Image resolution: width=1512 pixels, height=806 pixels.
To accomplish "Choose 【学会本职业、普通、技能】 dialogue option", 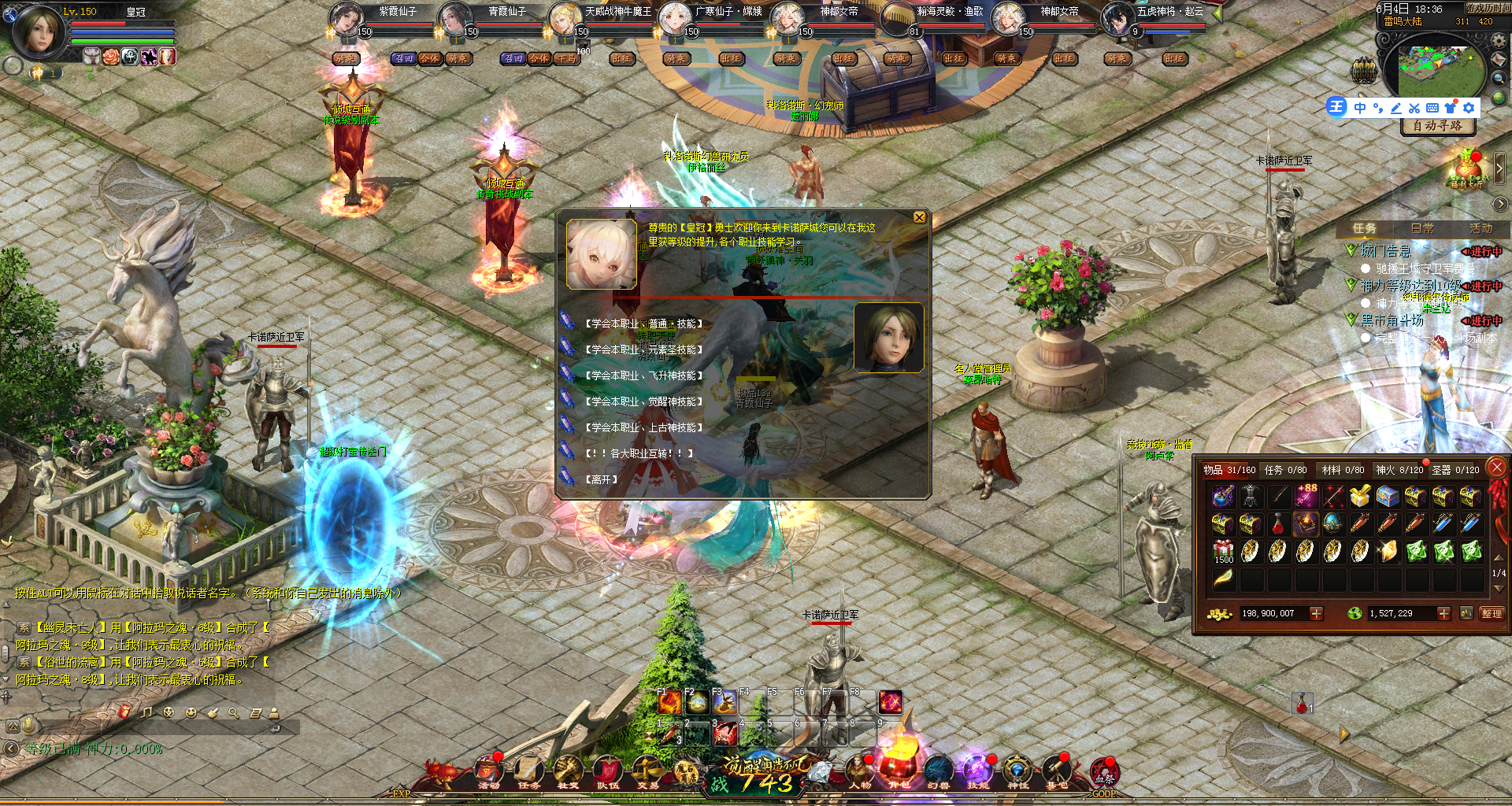I will [643, 324].
